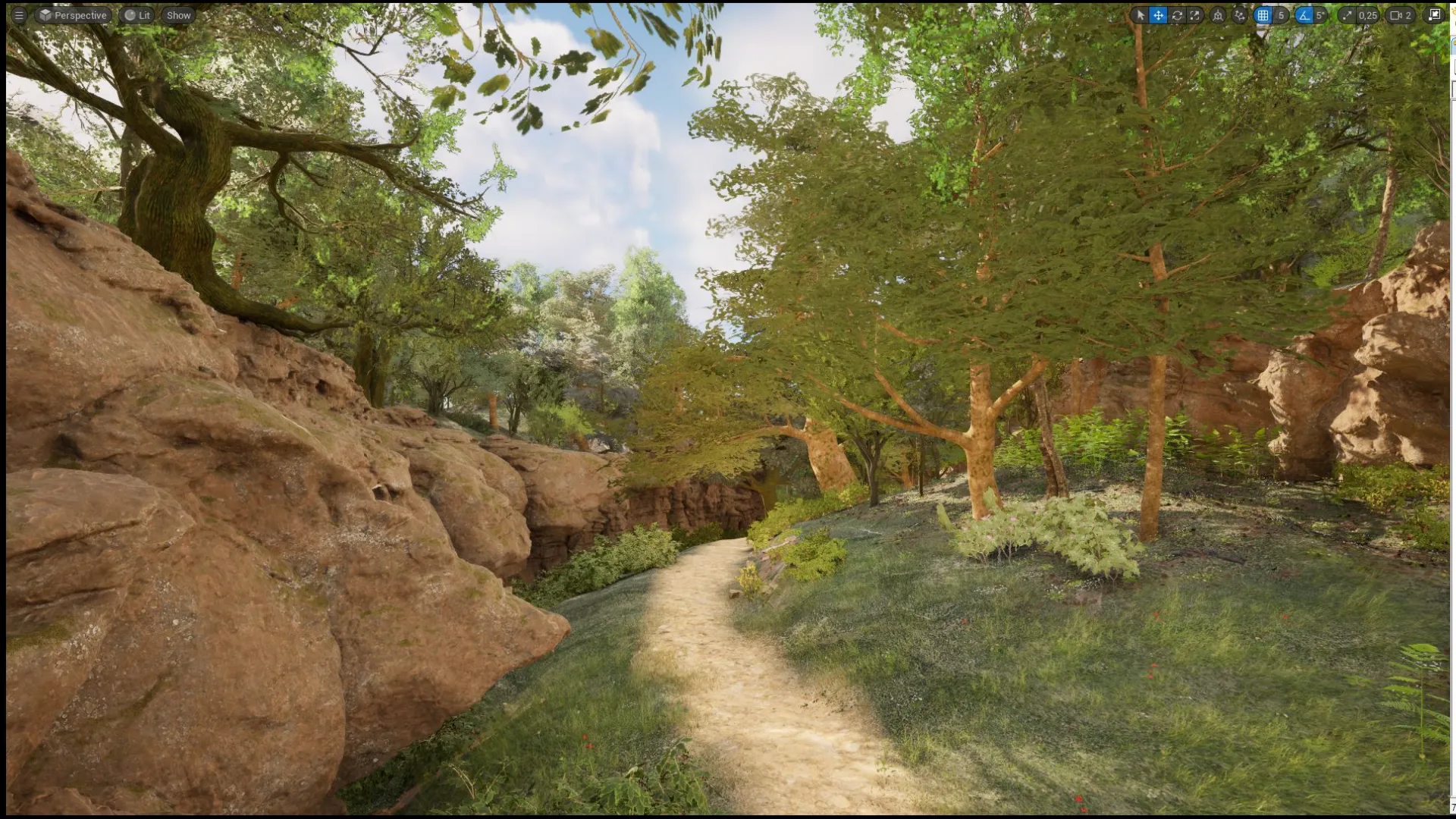Image resolution: width=1456 pixels, height=819 pixels.
Task: Toggle scale snapping
Action: (1347, 15)
